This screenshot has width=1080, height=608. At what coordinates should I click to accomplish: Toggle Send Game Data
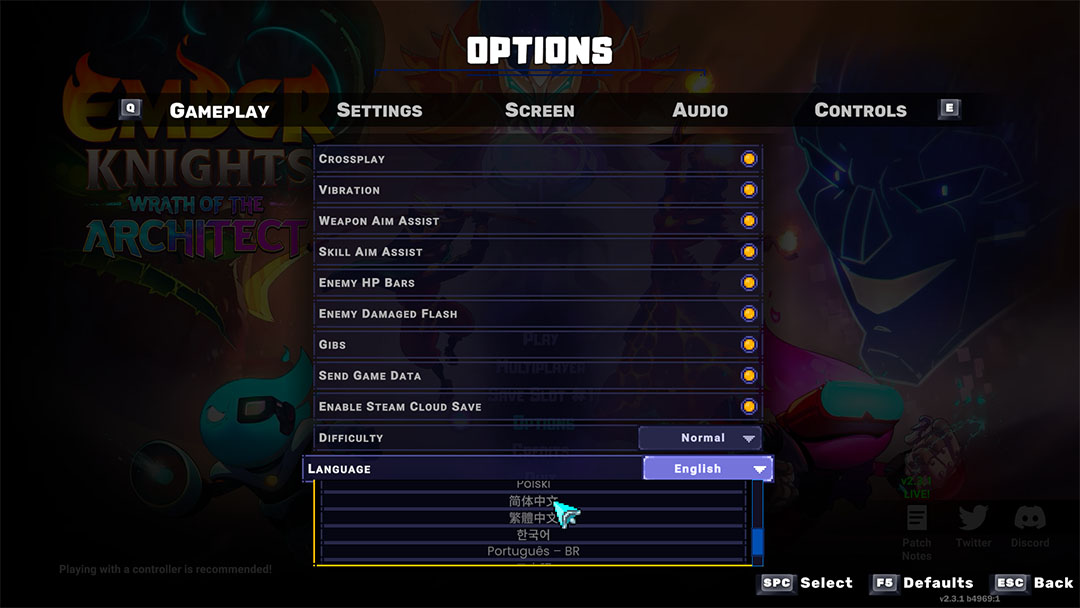(749, 376)
